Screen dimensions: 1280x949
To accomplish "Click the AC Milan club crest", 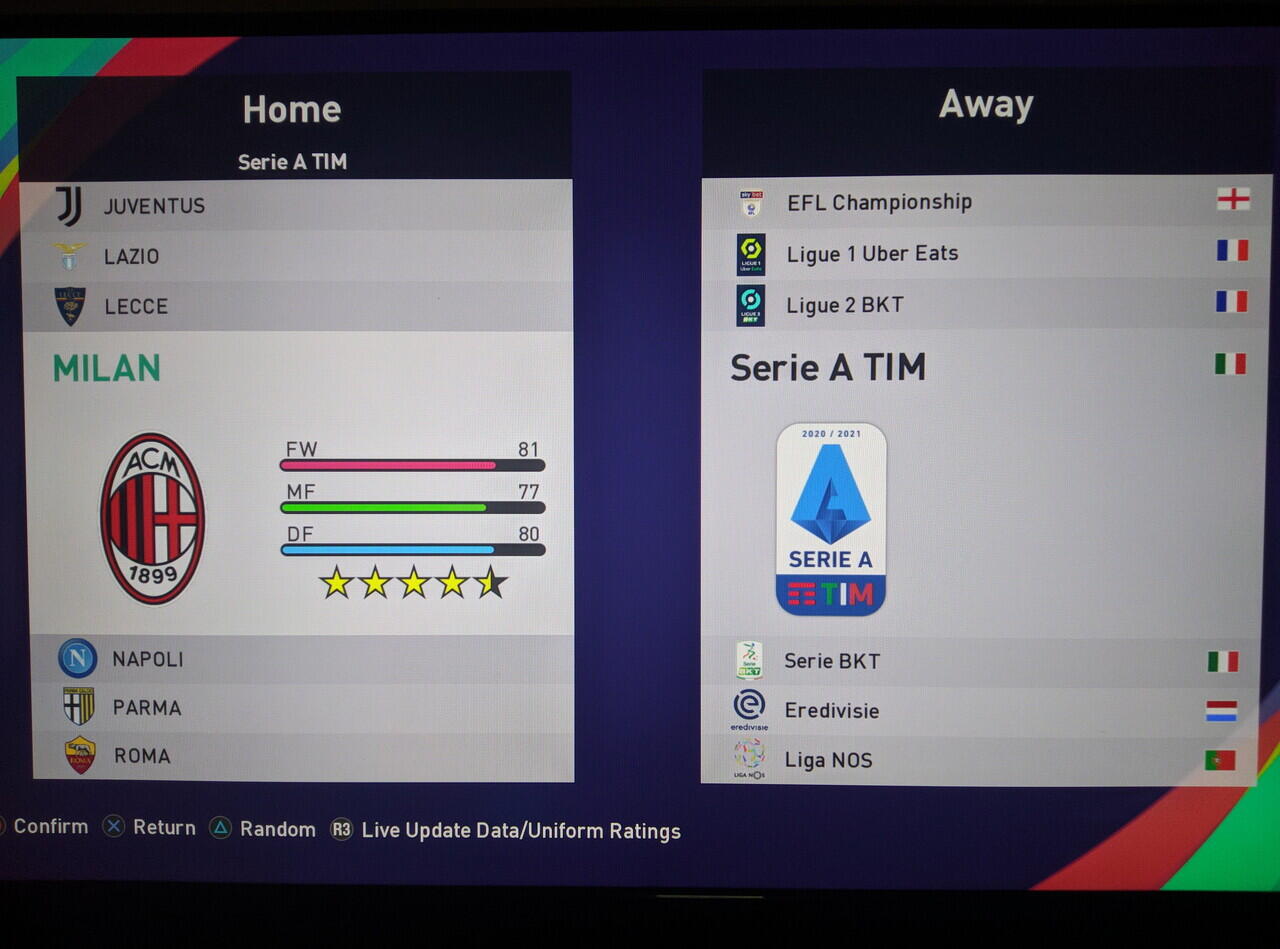I will (152, 518).
